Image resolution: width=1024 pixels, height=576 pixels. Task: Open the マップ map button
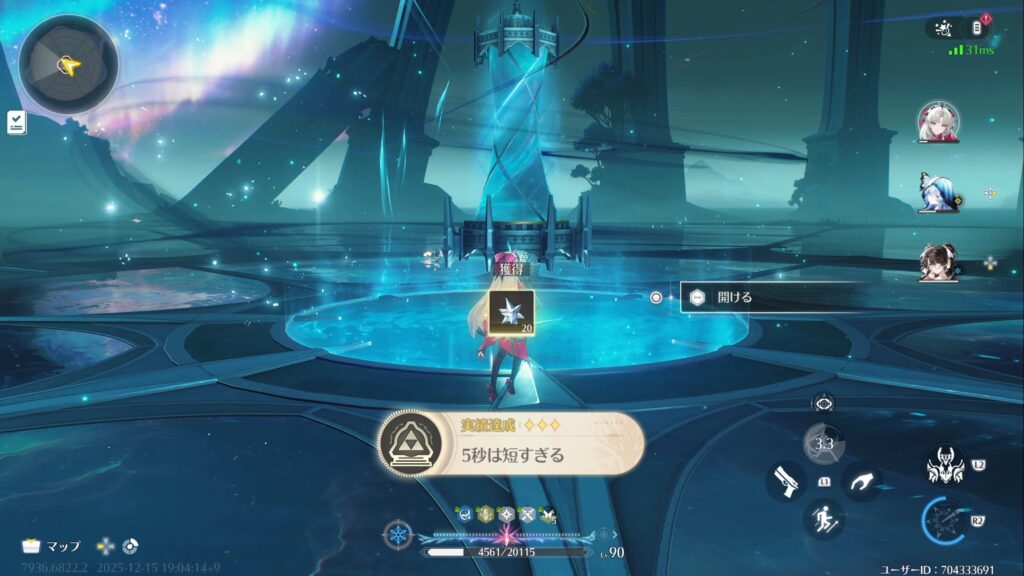coord(52,546)
